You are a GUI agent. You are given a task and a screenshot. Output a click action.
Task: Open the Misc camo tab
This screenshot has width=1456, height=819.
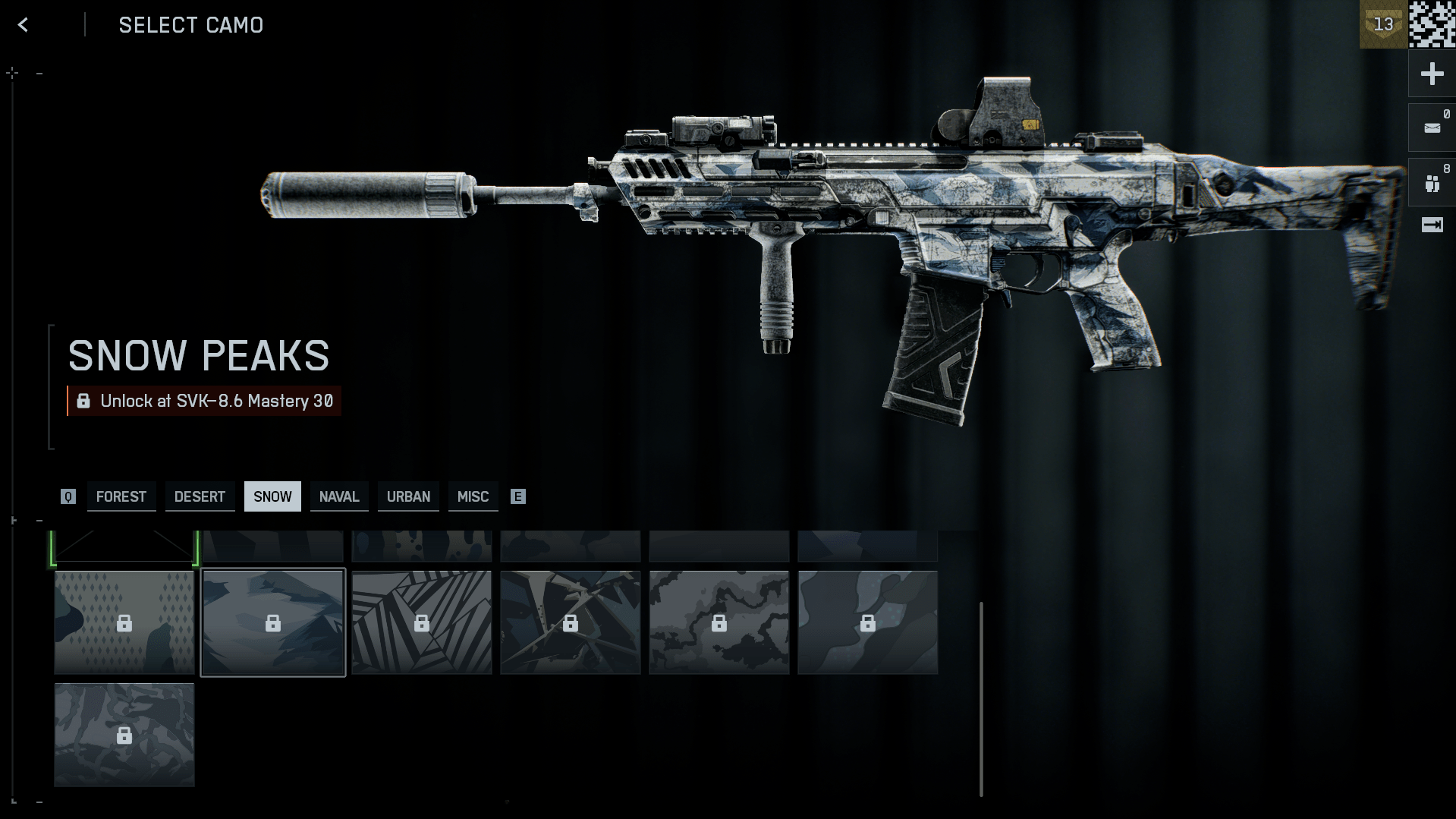click(x=473, y=496)
